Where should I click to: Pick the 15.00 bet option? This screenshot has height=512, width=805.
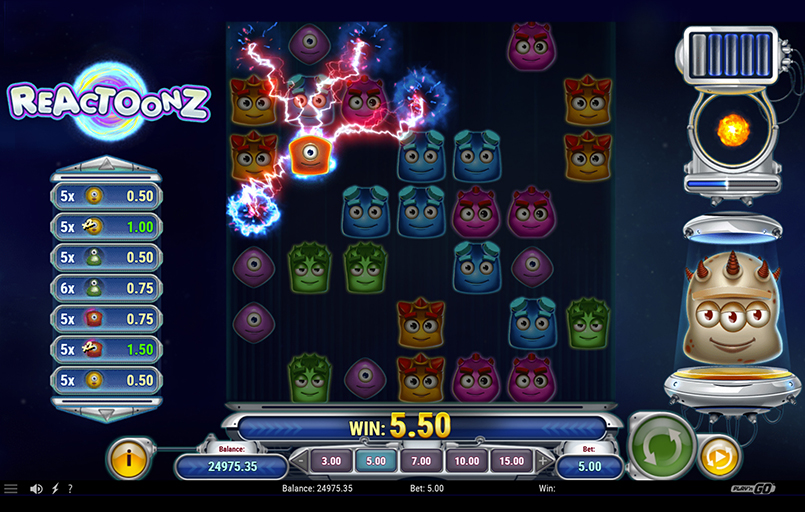pyautogui.click(x=509, y=461)
